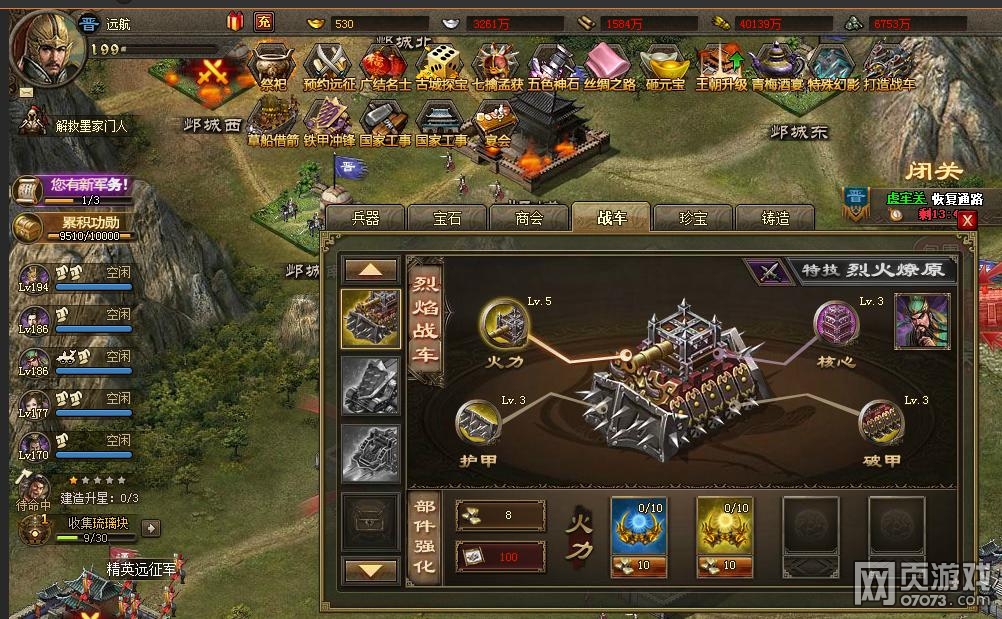Open the 古城探宝 dice event
The height and width of the screenshot is (619, 1002).
click(441, 62)
